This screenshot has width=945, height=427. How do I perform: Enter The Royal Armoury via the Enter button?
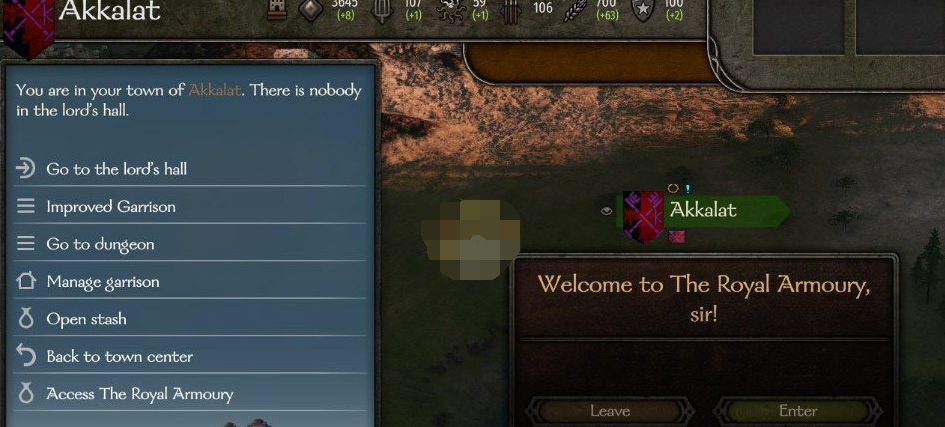(798, 411)
